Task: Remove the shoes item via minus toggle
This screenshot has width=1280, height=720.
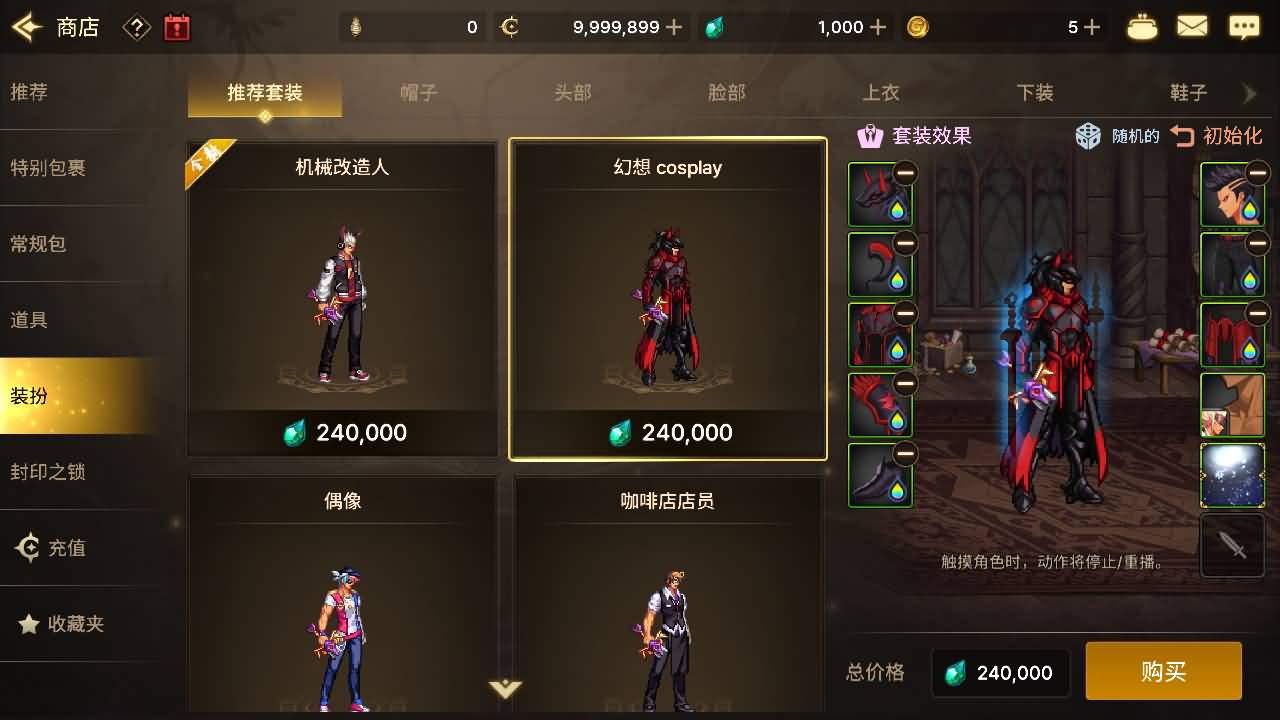Action: coord(908,452)
